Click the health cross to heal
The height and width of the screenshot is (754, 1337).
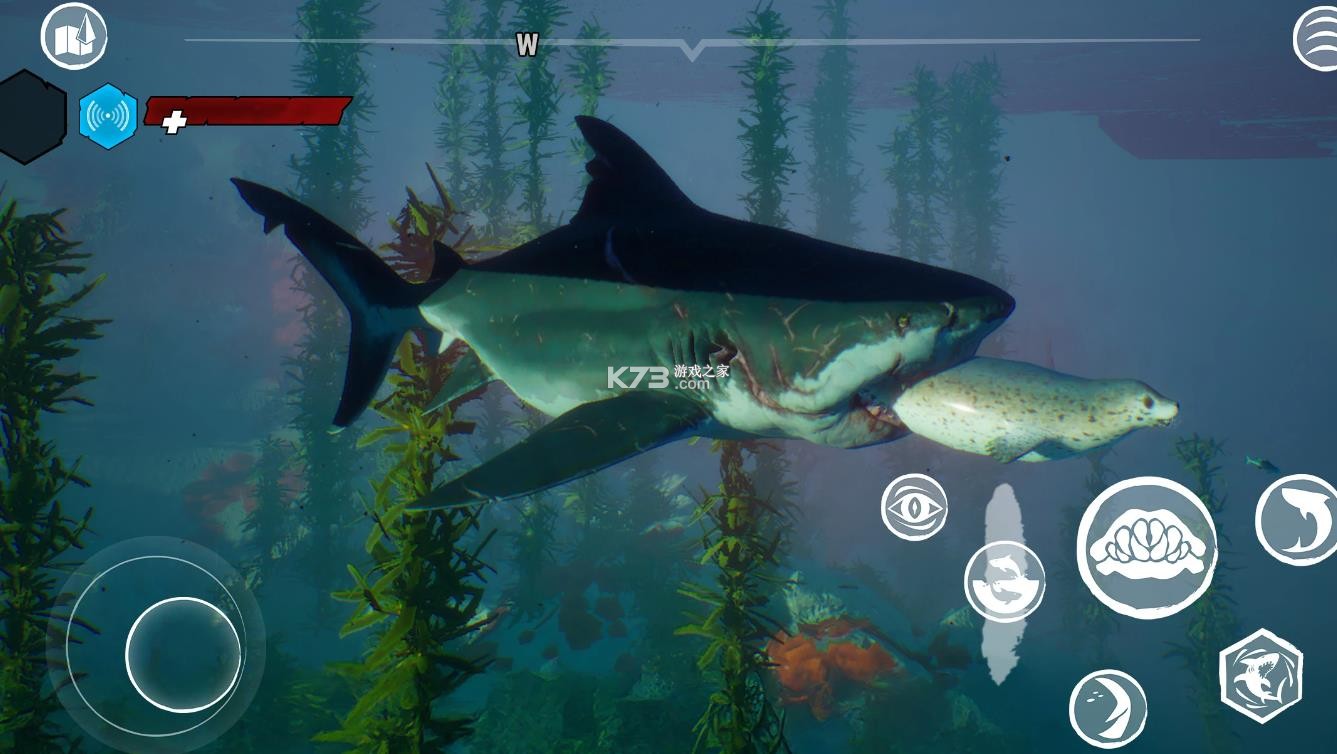[172, 122]
